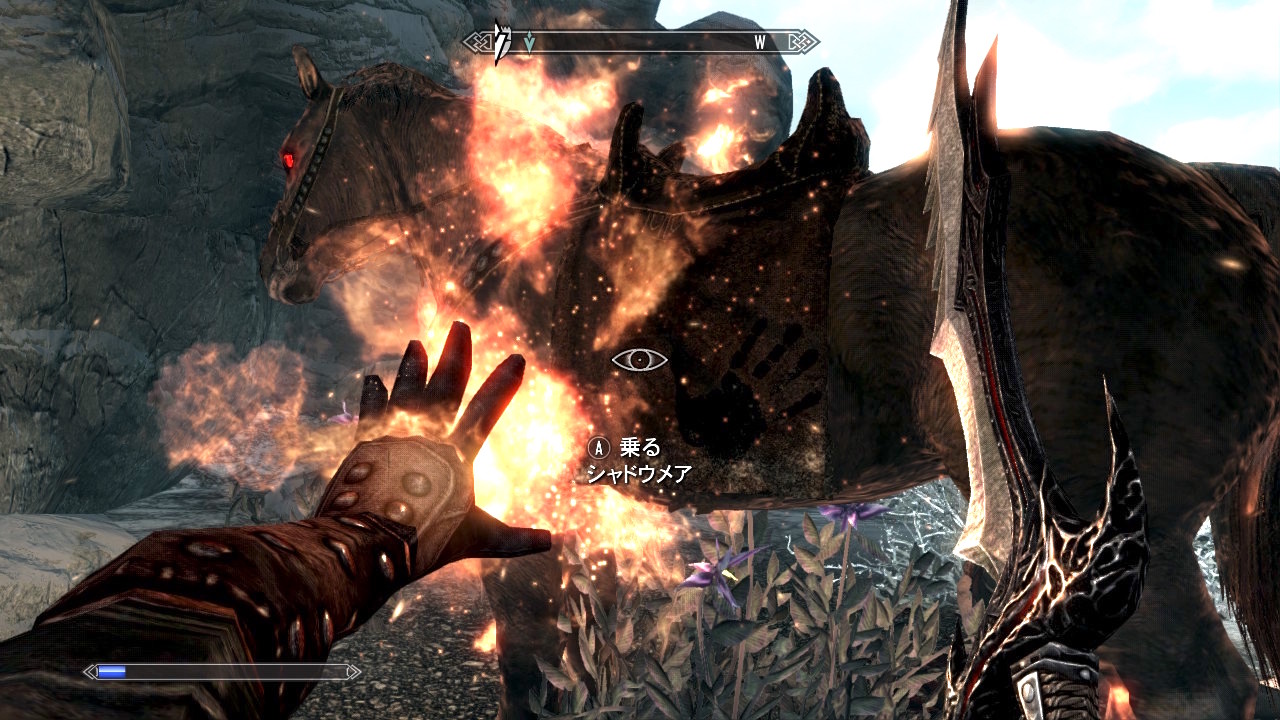Click the compass bar showing W
This screenshot has height=720, width=1280.
point(641,42)
